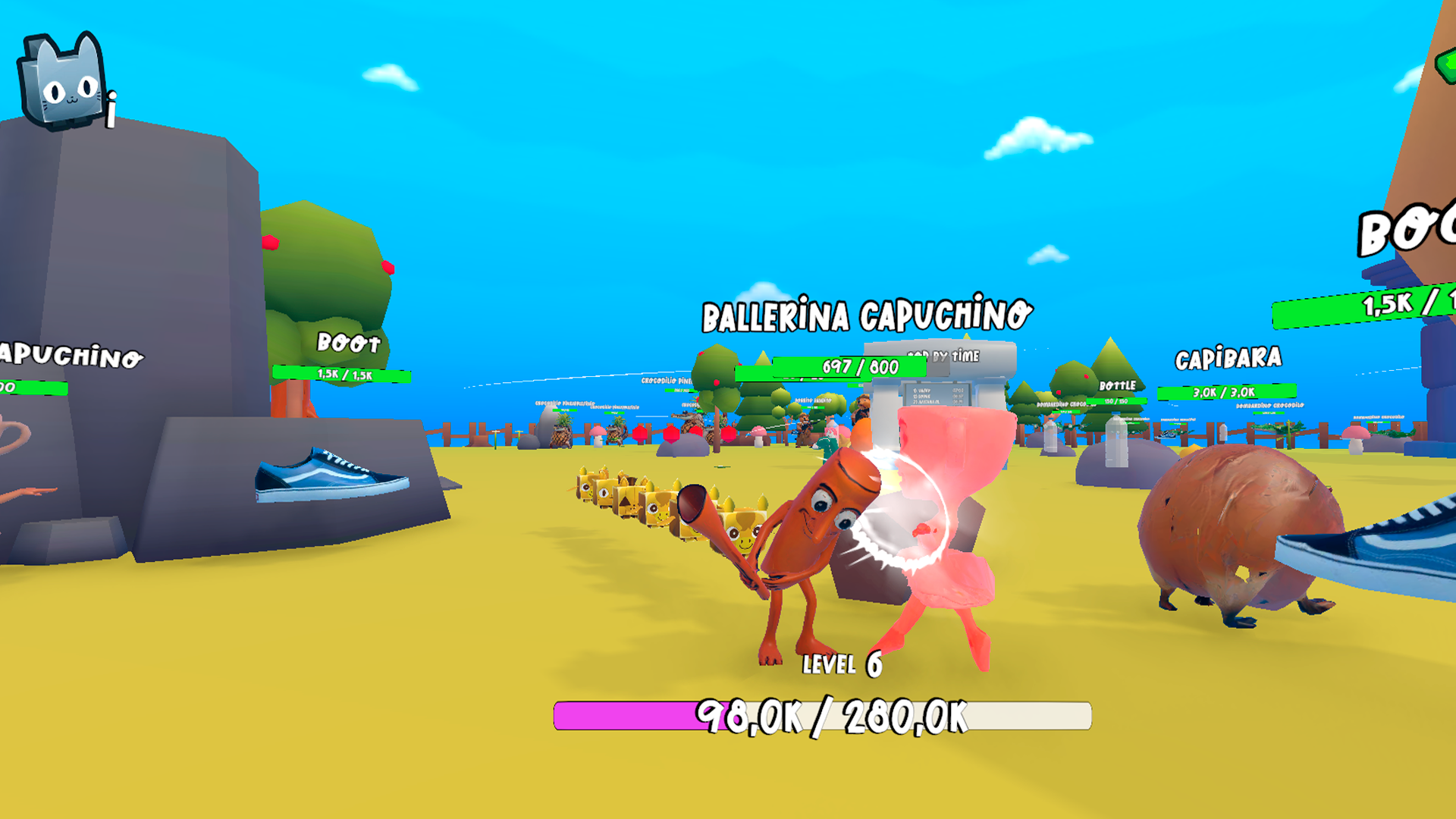The height and width of the screenshot is (819, 1456).
Task: Click Capibara's 3,0K health bar
Action: (1223, 393)
